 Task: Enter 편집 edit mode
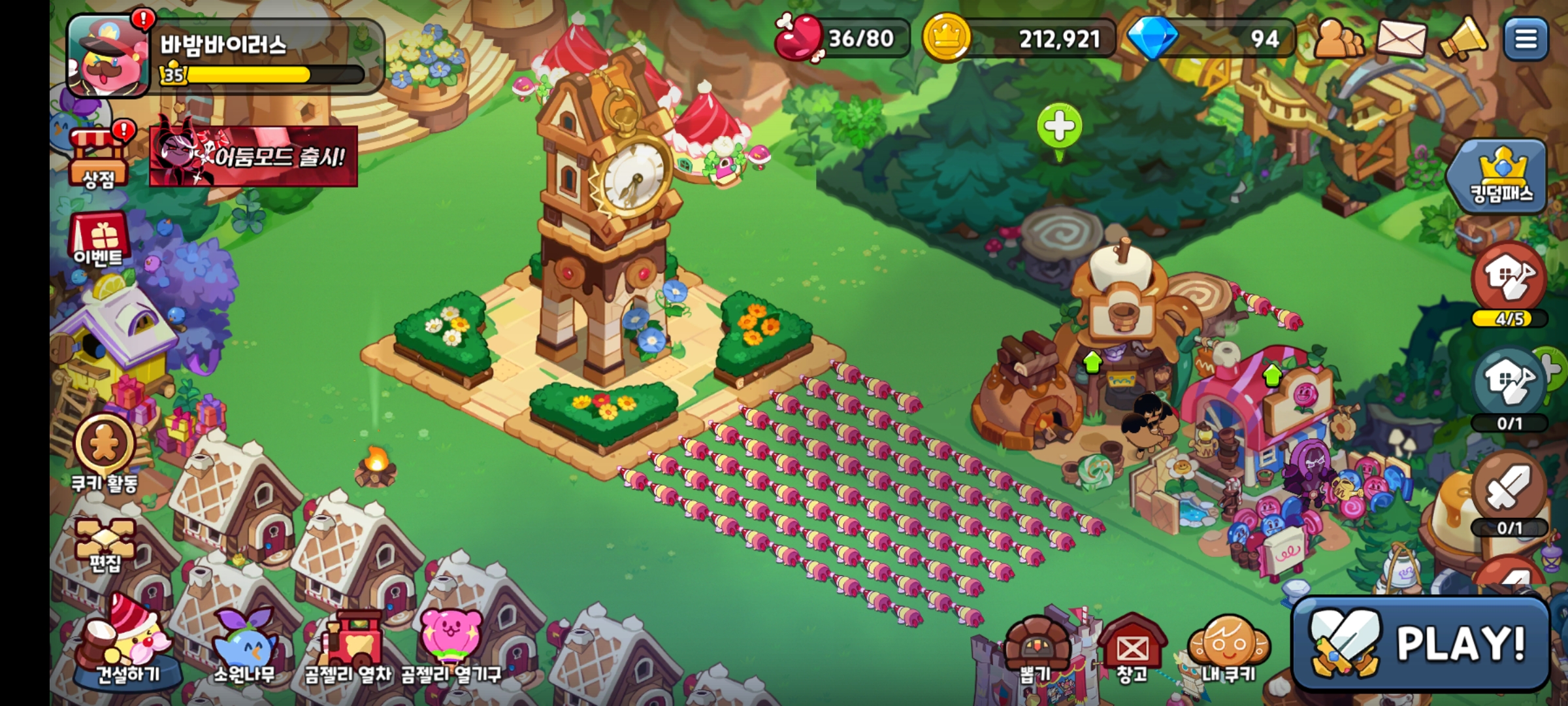point(105,544)
